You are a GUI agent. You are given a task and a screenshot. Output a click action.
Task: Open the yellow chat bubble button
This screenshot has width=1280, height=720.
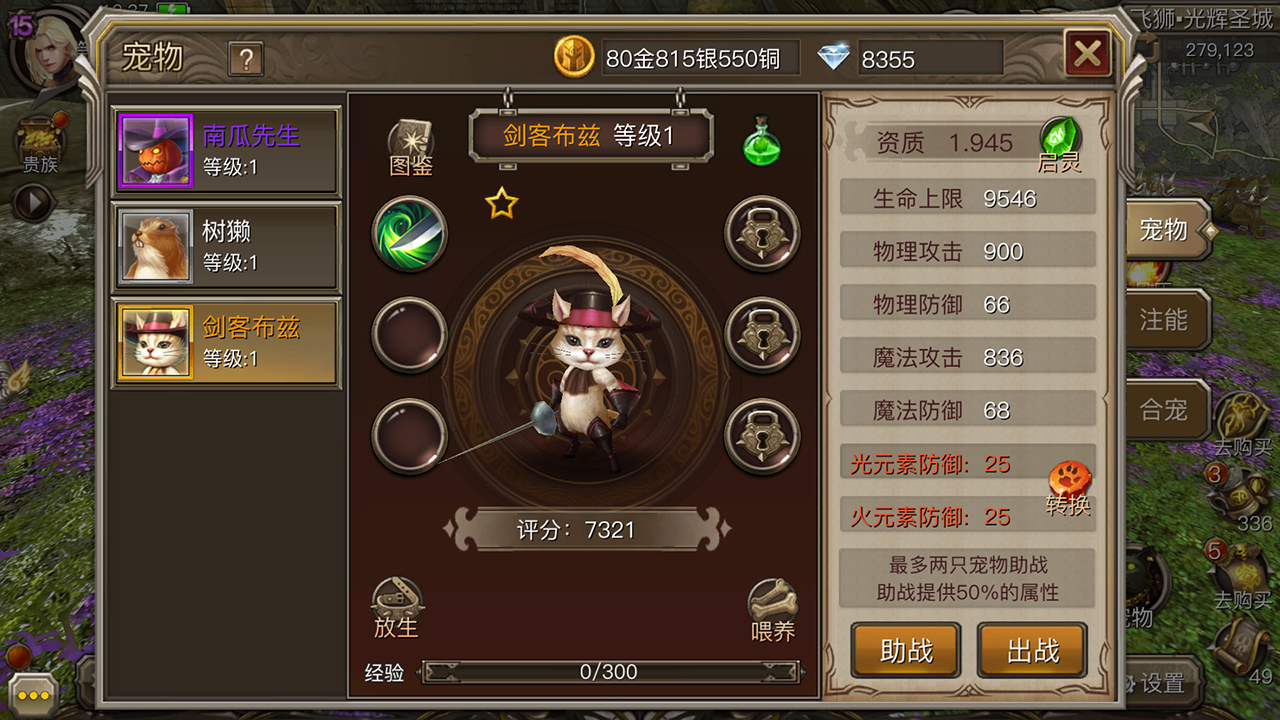pos(33,694)
